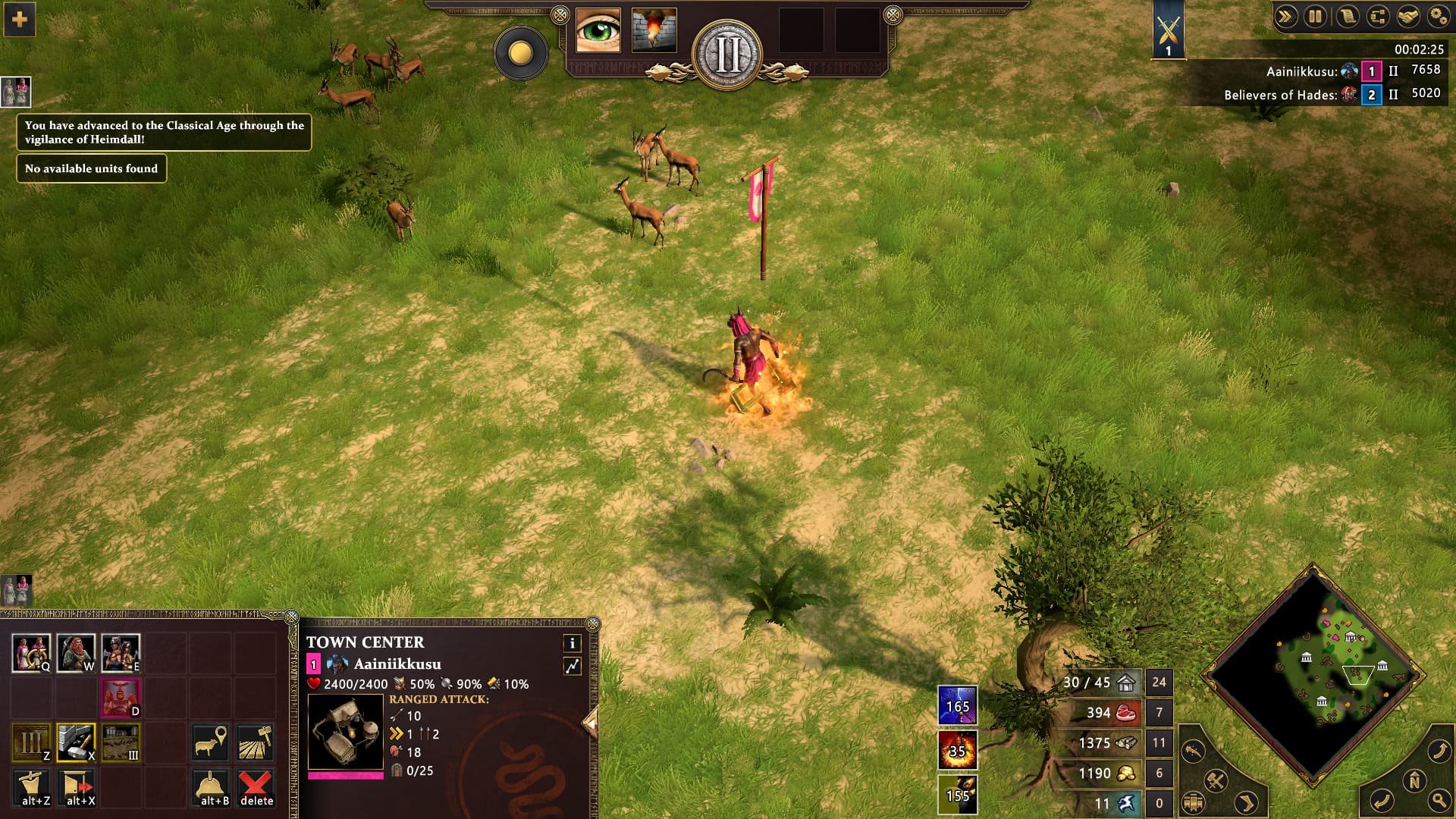
Task: Open the game settings gear menu
Action: pyautogui.click(x=1439, y=17)
